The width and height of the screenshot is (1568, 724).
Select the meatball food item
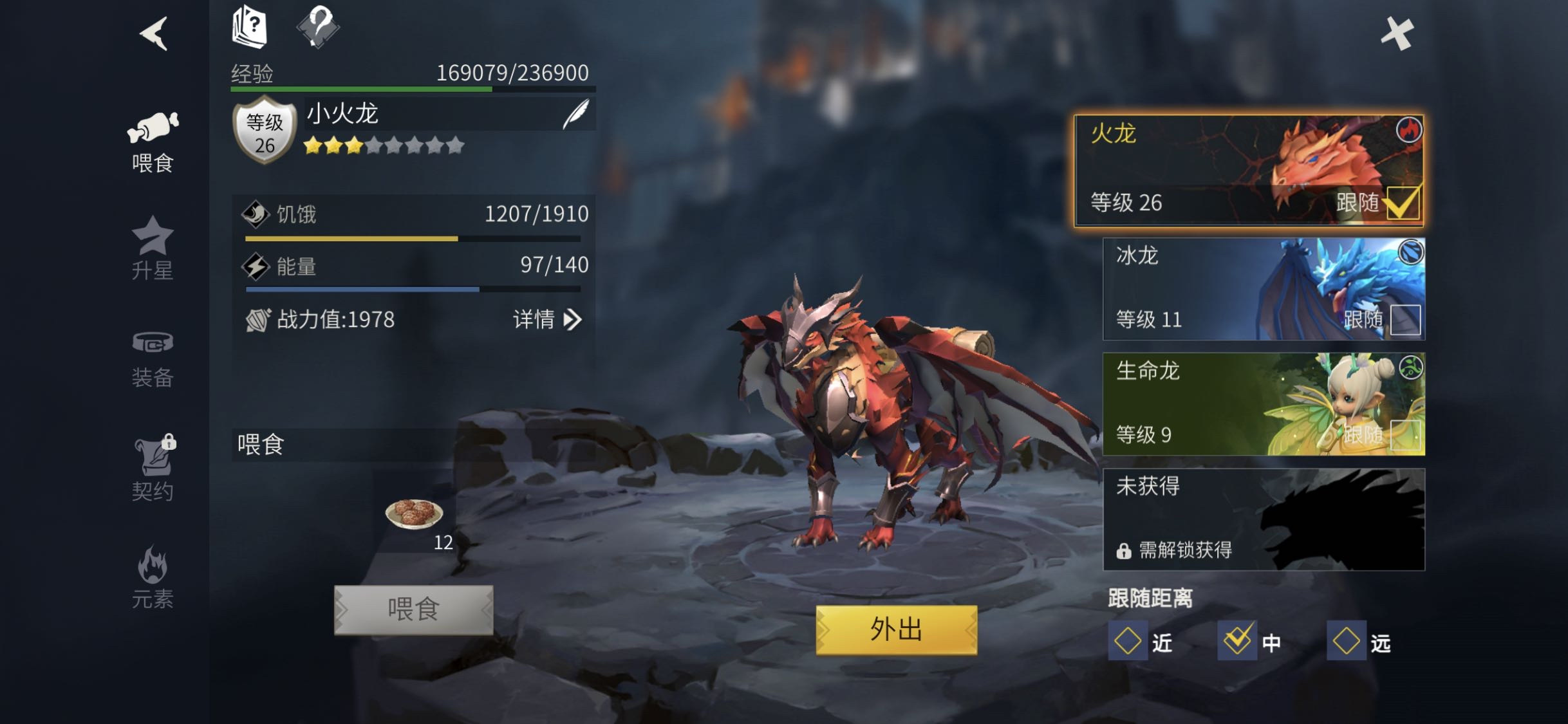[414, 514]
